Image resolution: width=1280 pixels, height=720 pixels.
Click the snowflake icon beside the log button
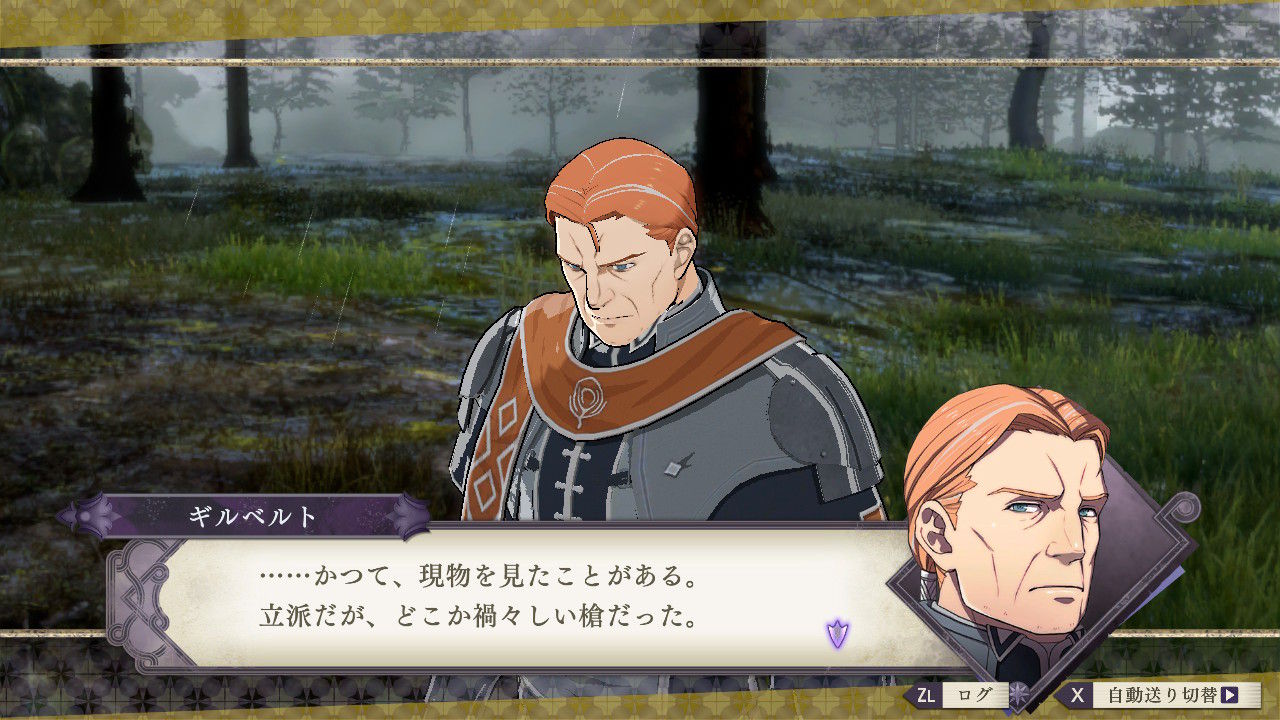point(1018,693)
